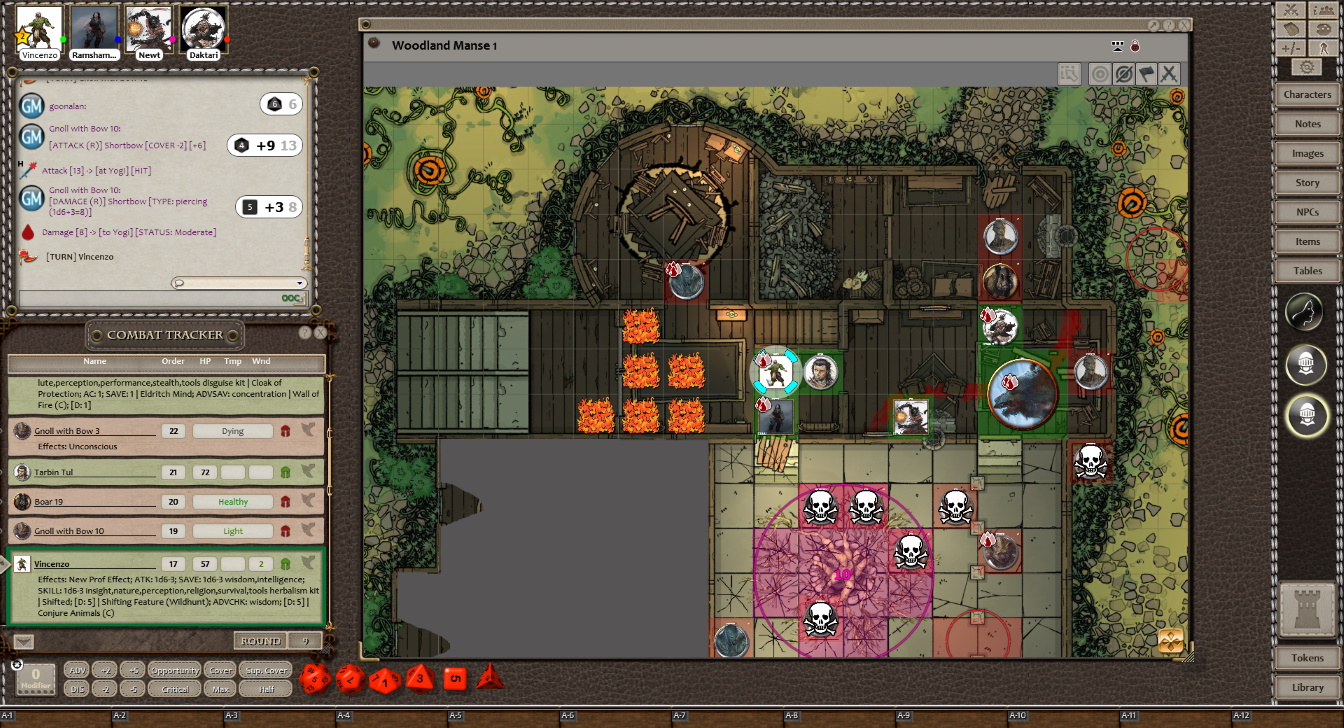Open the Characters sidebar list
The width and height of the screenshot is (1344, 728).
click(1307, 94)
